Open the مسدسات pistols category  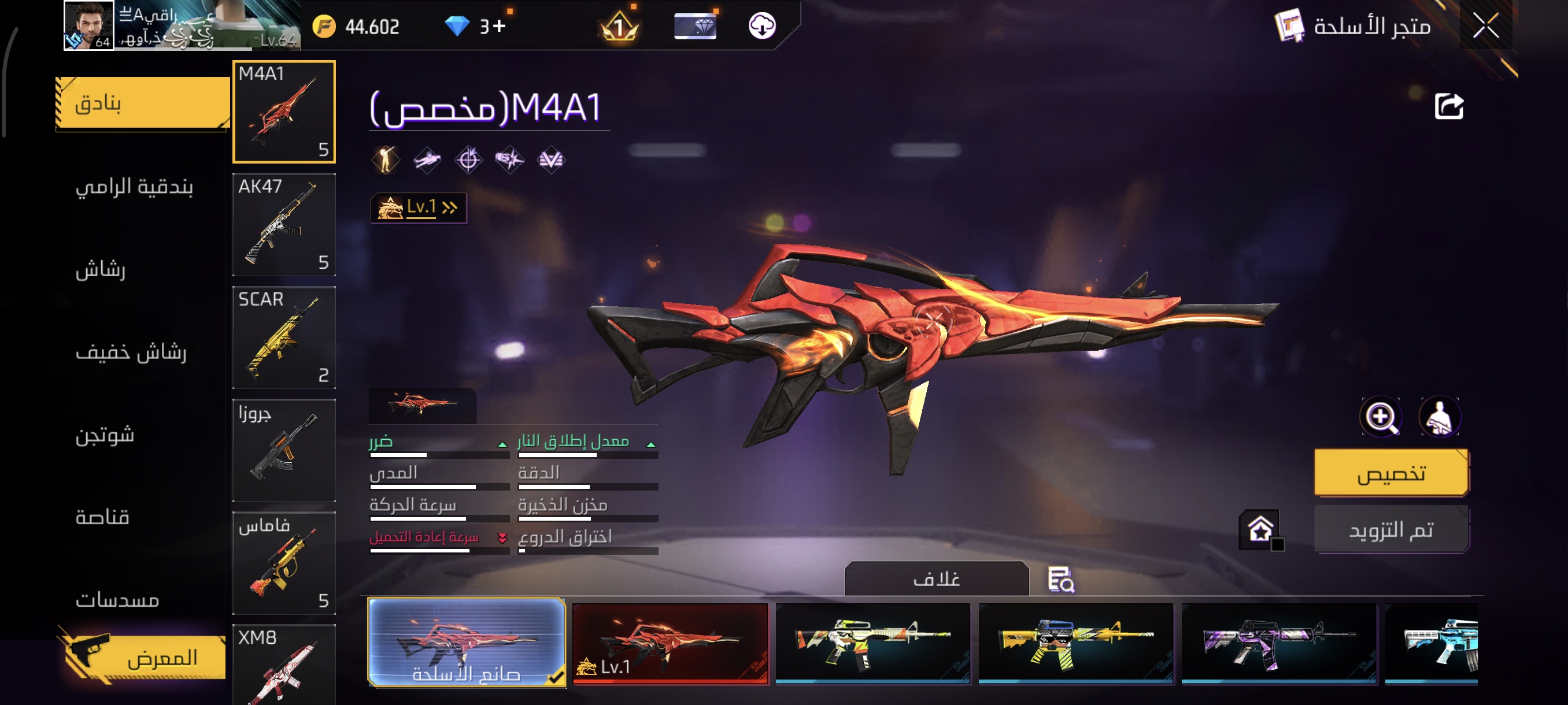point(117,600)
